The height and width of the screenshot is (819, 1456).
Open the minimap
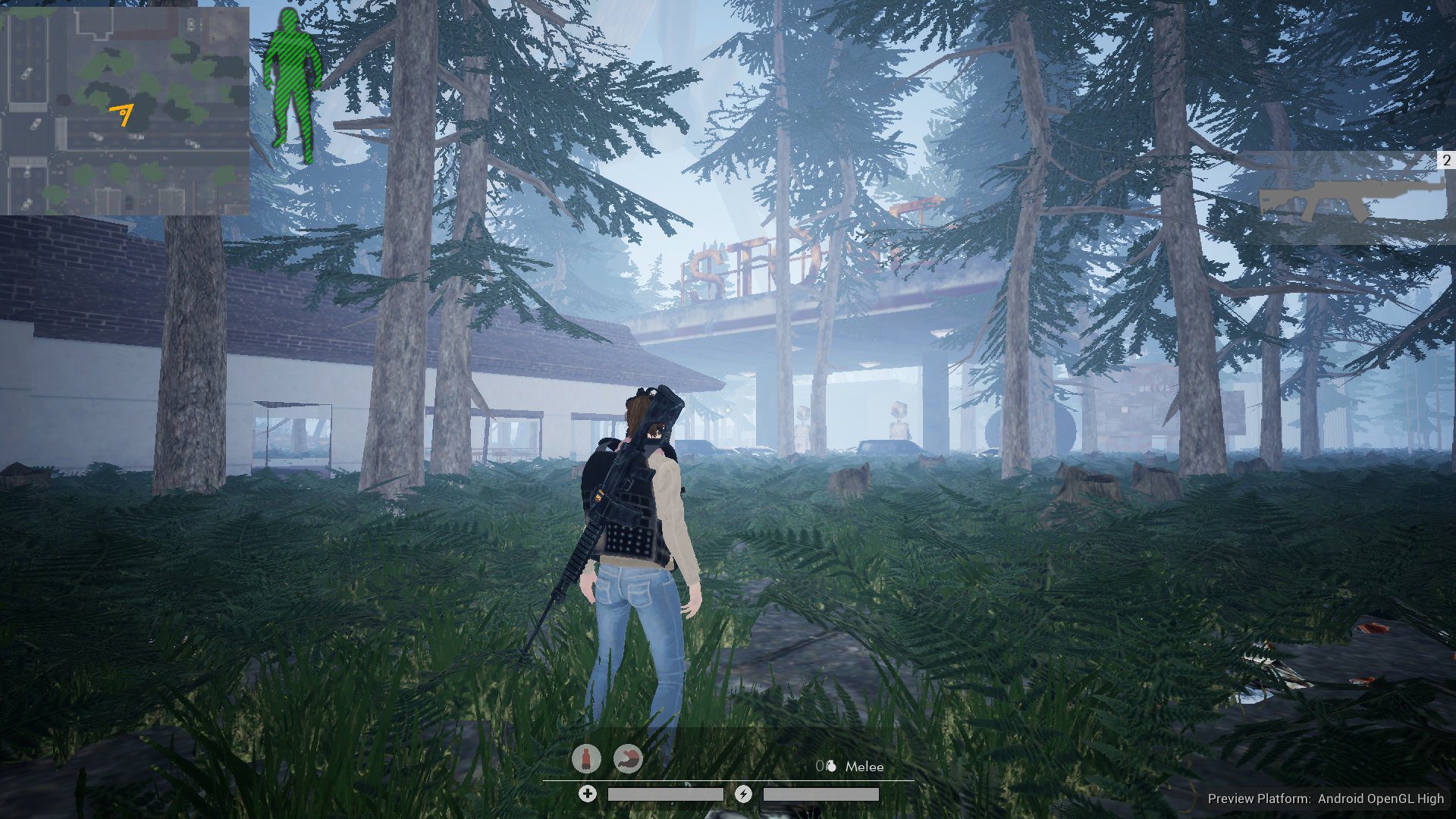pyautogui.click(x=125, y=111)
